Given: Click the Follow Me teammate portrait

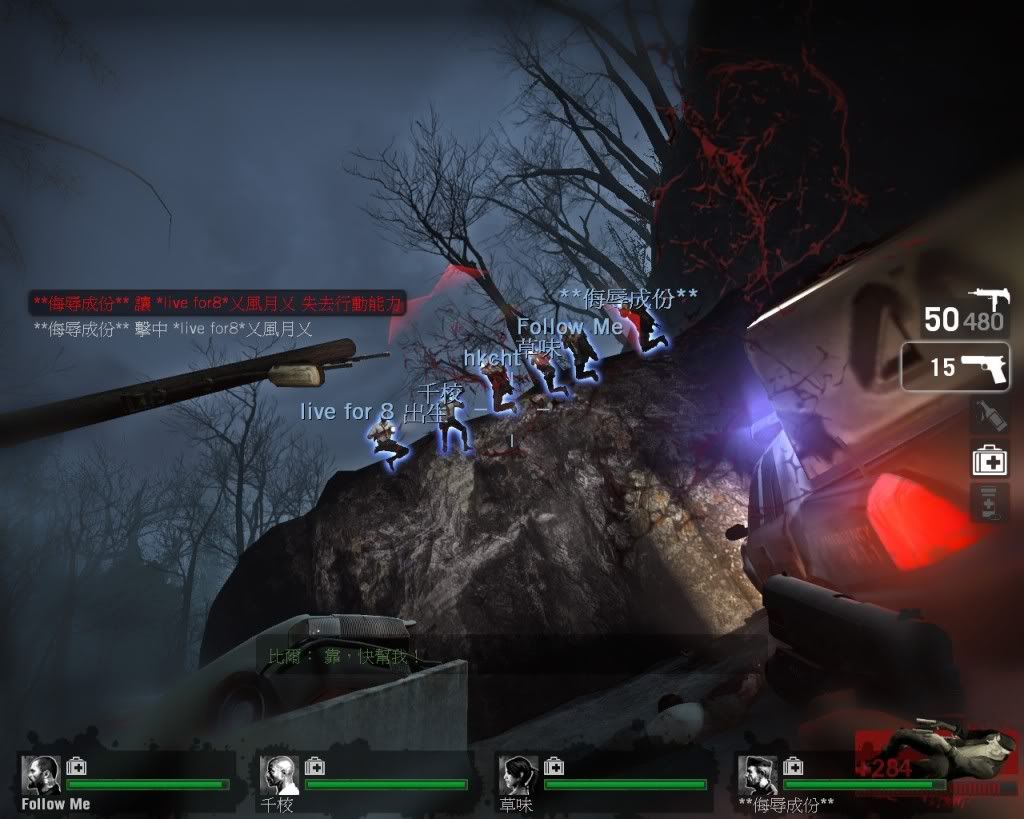Looking at the screenshot, I should (40, 775).
